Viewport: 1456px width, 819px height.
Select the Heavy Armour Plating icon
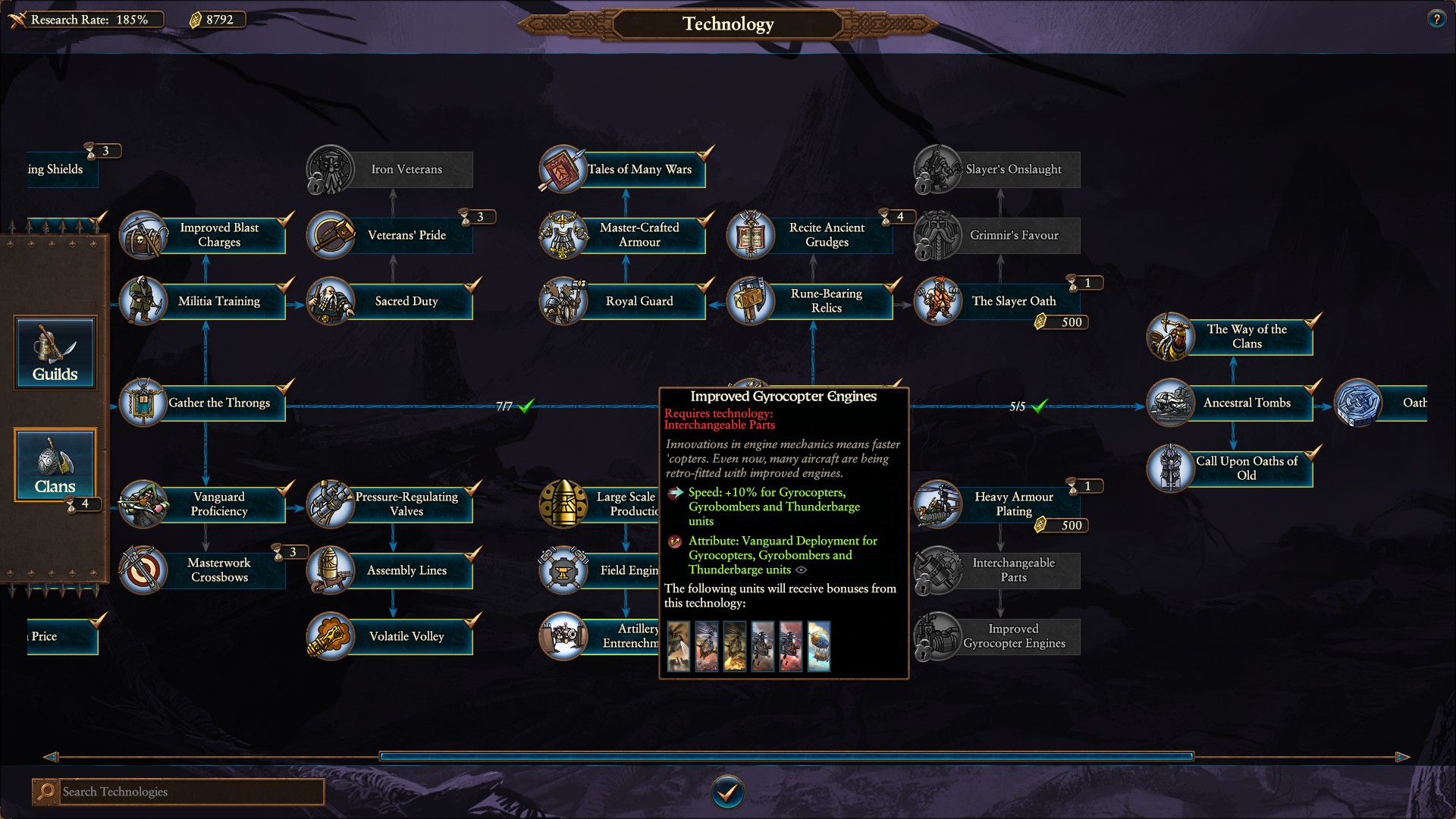[937, 504]
